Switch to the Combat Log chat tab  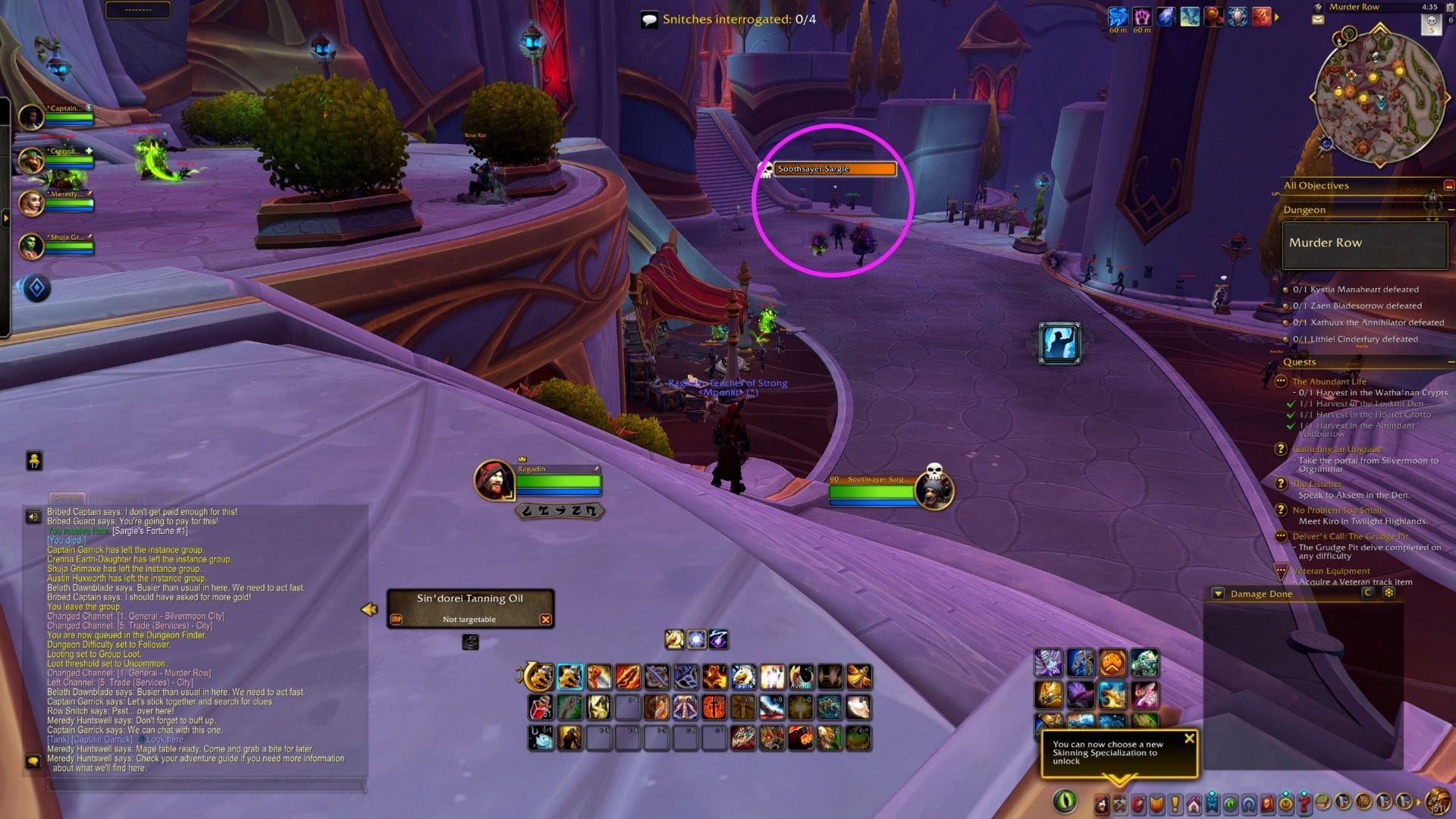pos(115,499)
